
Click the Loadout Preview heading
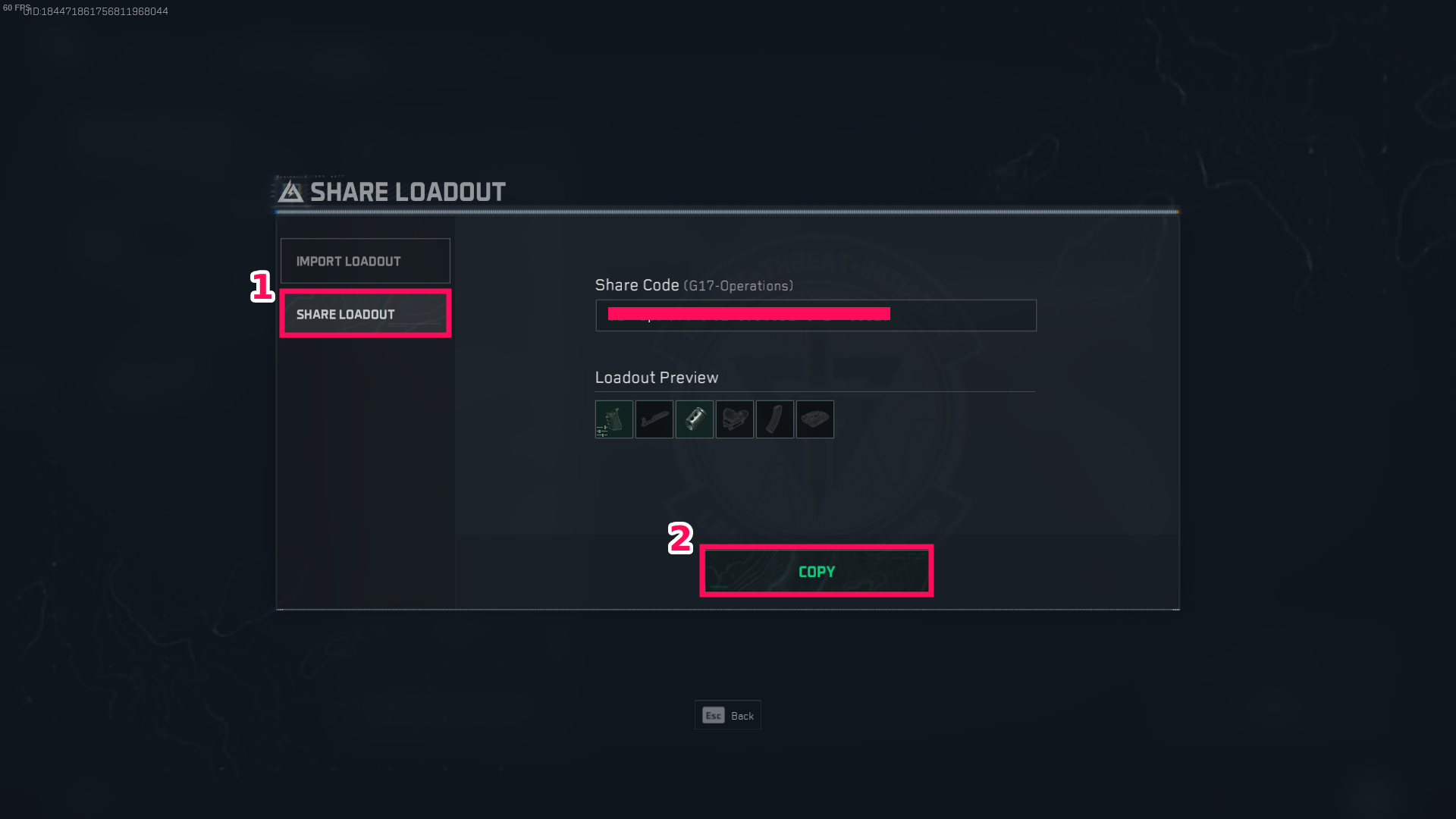[657, 377]
